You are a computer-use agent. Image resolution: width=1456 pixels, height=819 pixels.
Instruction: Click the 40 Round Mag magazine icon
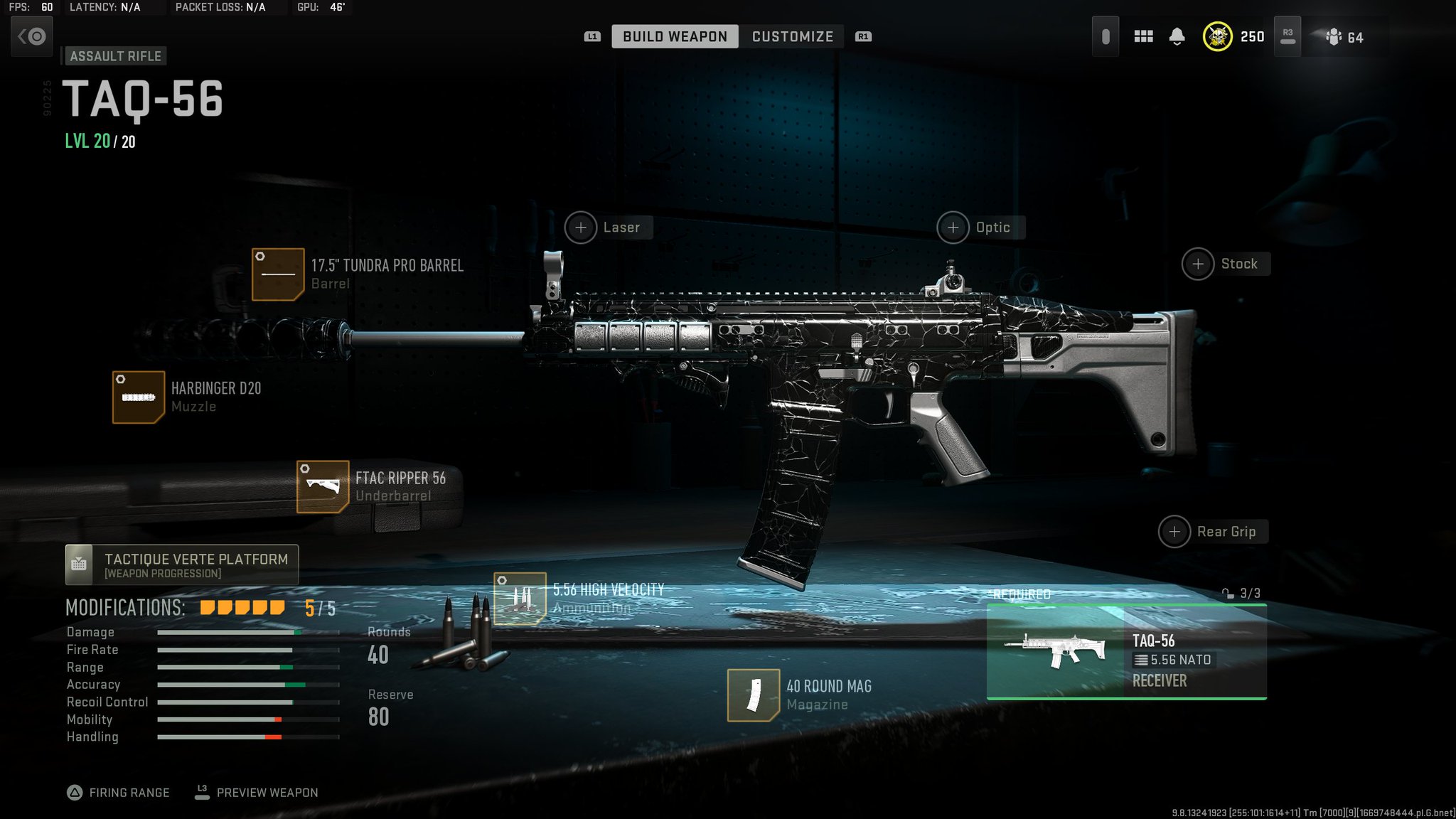[x=753, y=695]
